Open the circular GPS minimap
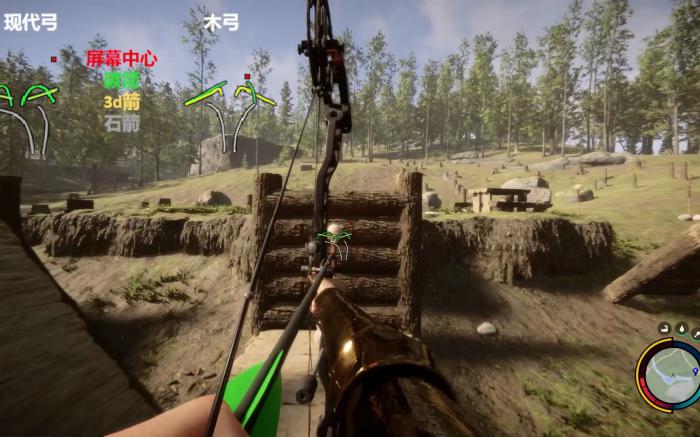Screen dimensions: 700x437 click(x=672, y=376)
